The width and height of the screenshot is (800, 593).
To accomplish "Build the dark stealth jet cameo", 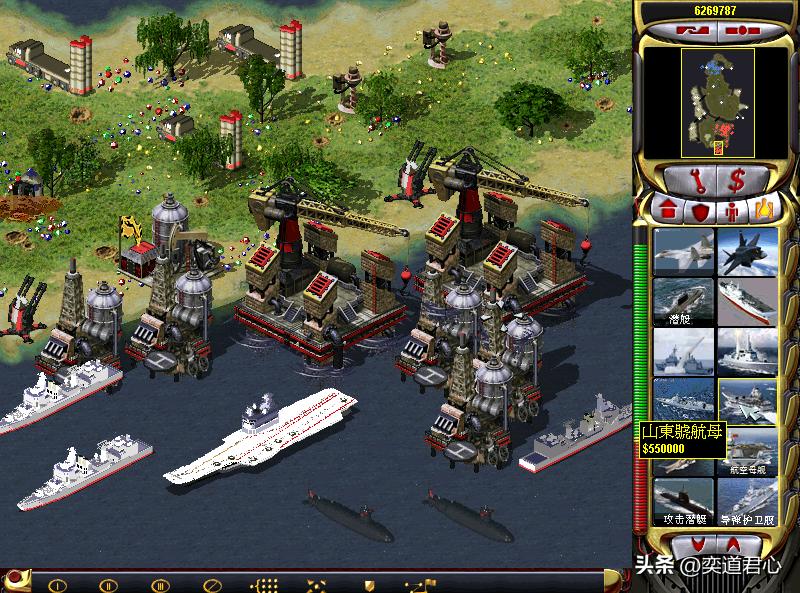I will (x=747, y=252).
